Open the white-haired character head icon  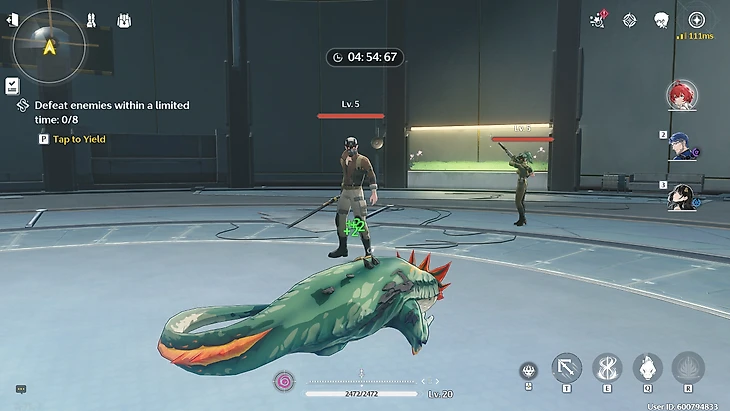tap(661, 20)
